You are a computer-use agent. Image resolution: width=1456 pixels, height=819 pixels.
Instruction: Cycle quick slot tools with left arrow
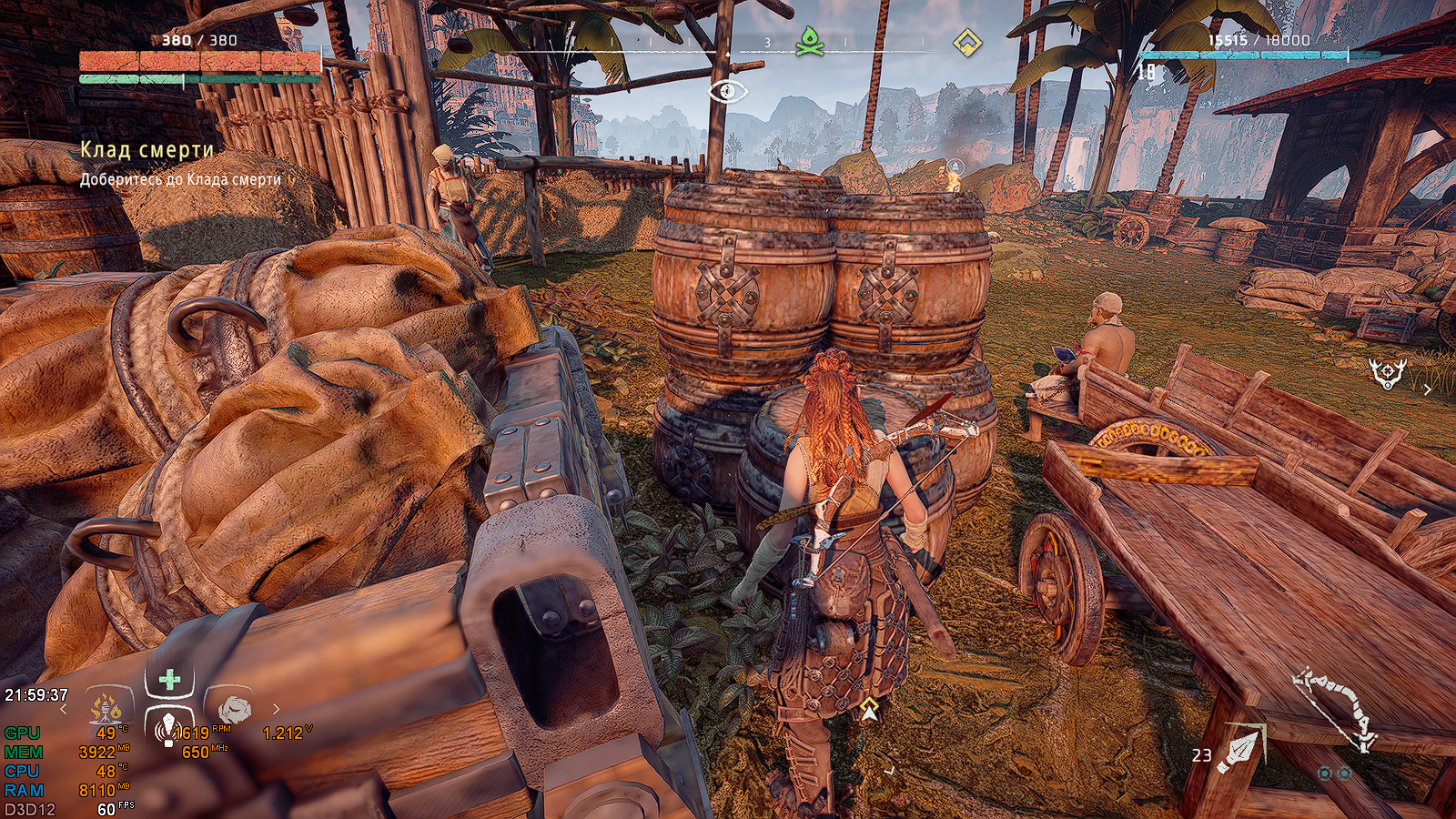click(64, 708)
